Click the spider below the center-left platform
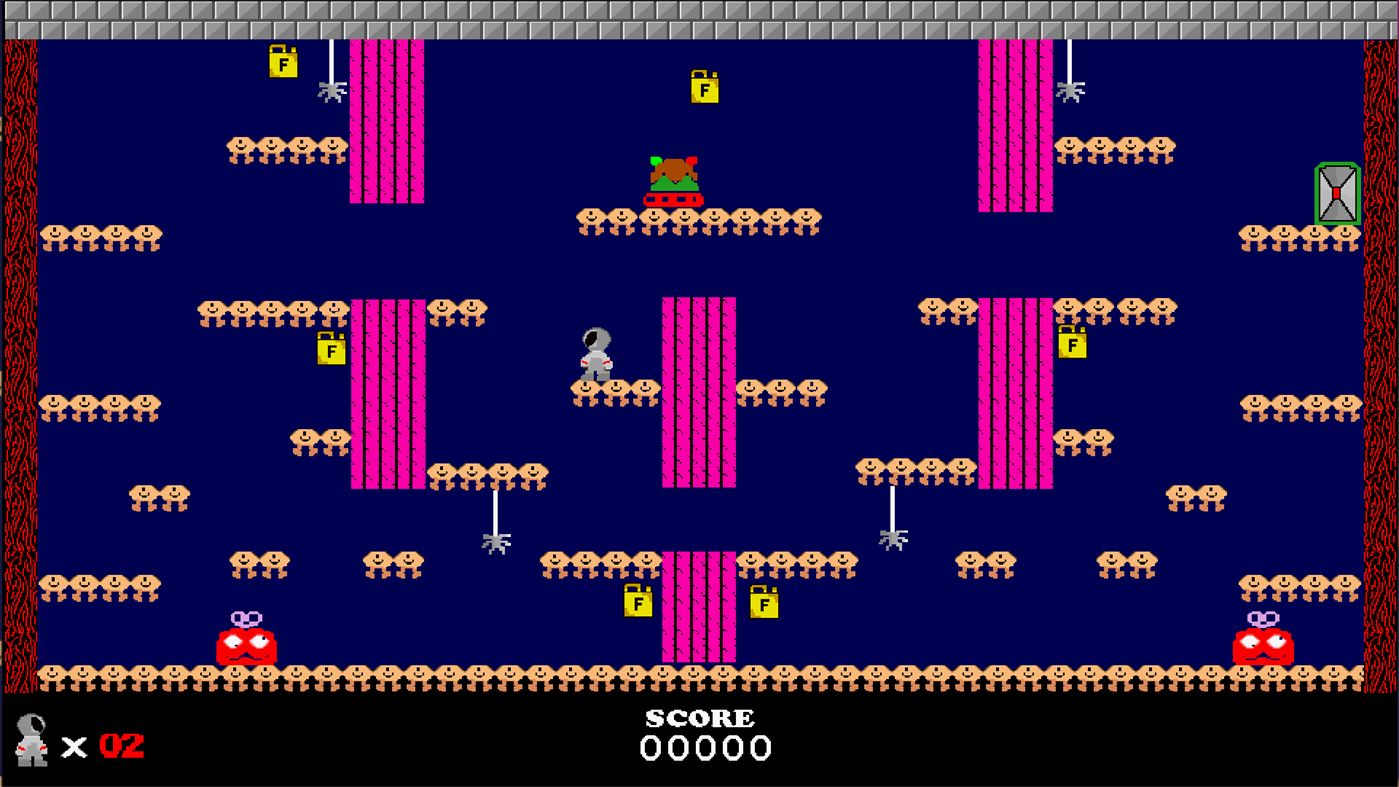 click(x=497, y=543)
